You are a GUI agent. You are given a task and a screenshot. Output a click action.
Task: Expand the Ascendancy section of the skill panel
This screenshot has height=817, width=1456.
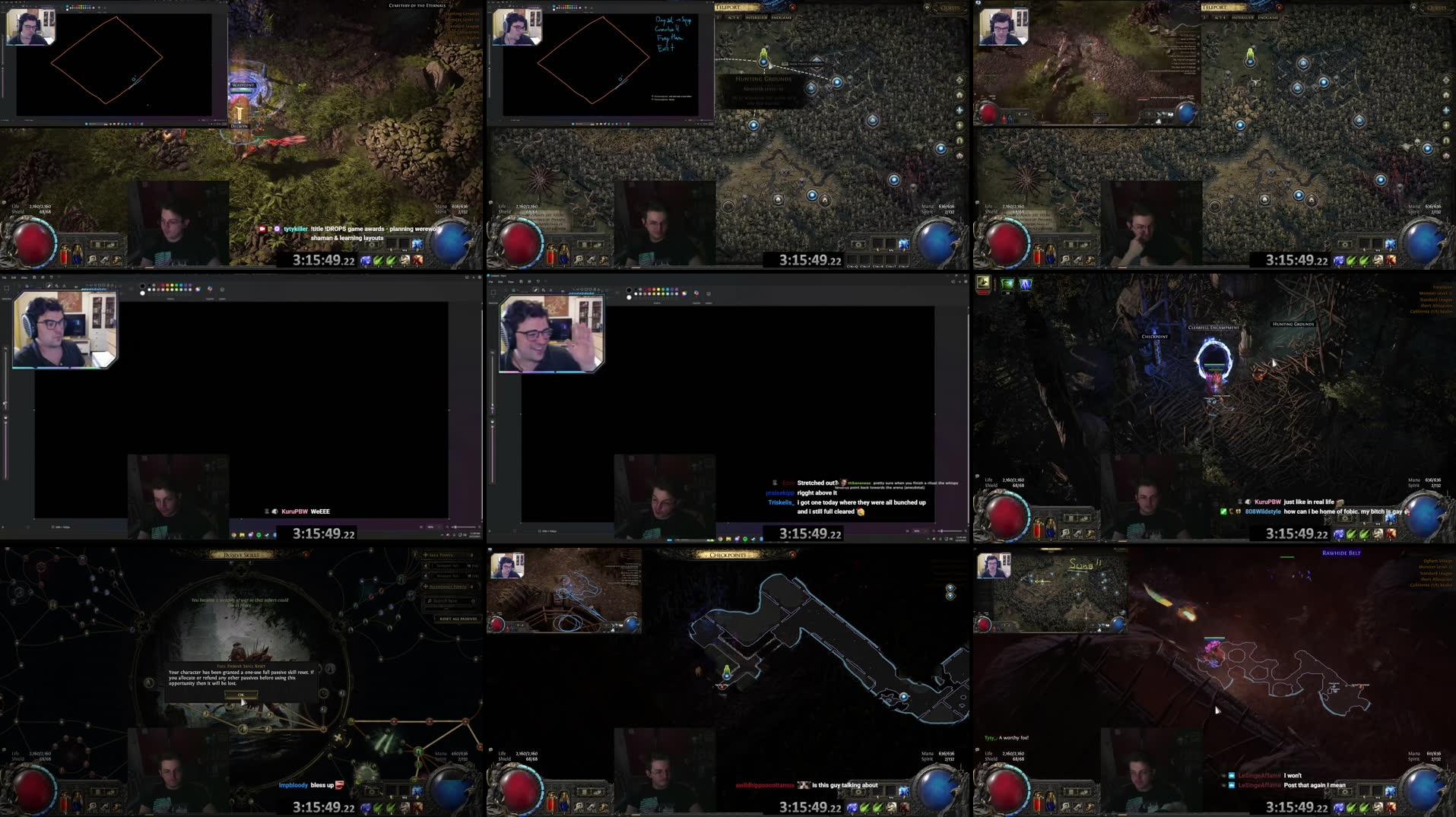pos(448,586)
